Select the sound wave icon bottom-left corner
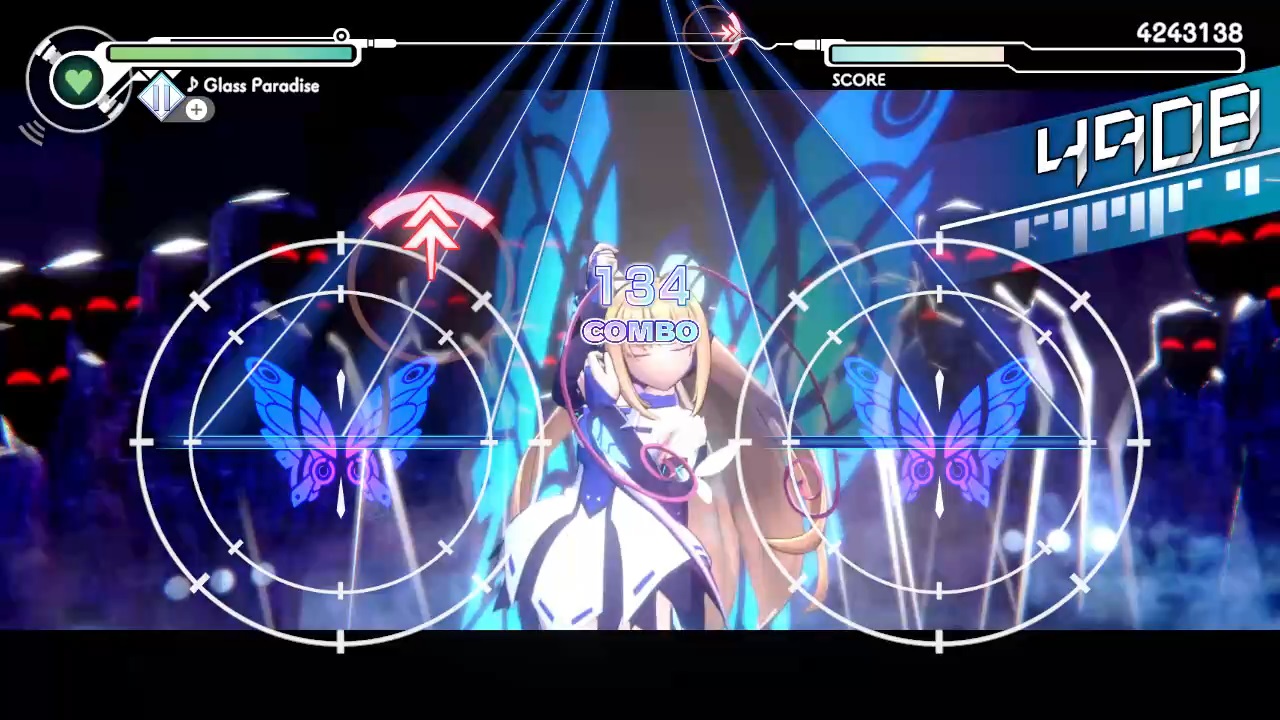 pyautogui.click(x=35, y=130)
